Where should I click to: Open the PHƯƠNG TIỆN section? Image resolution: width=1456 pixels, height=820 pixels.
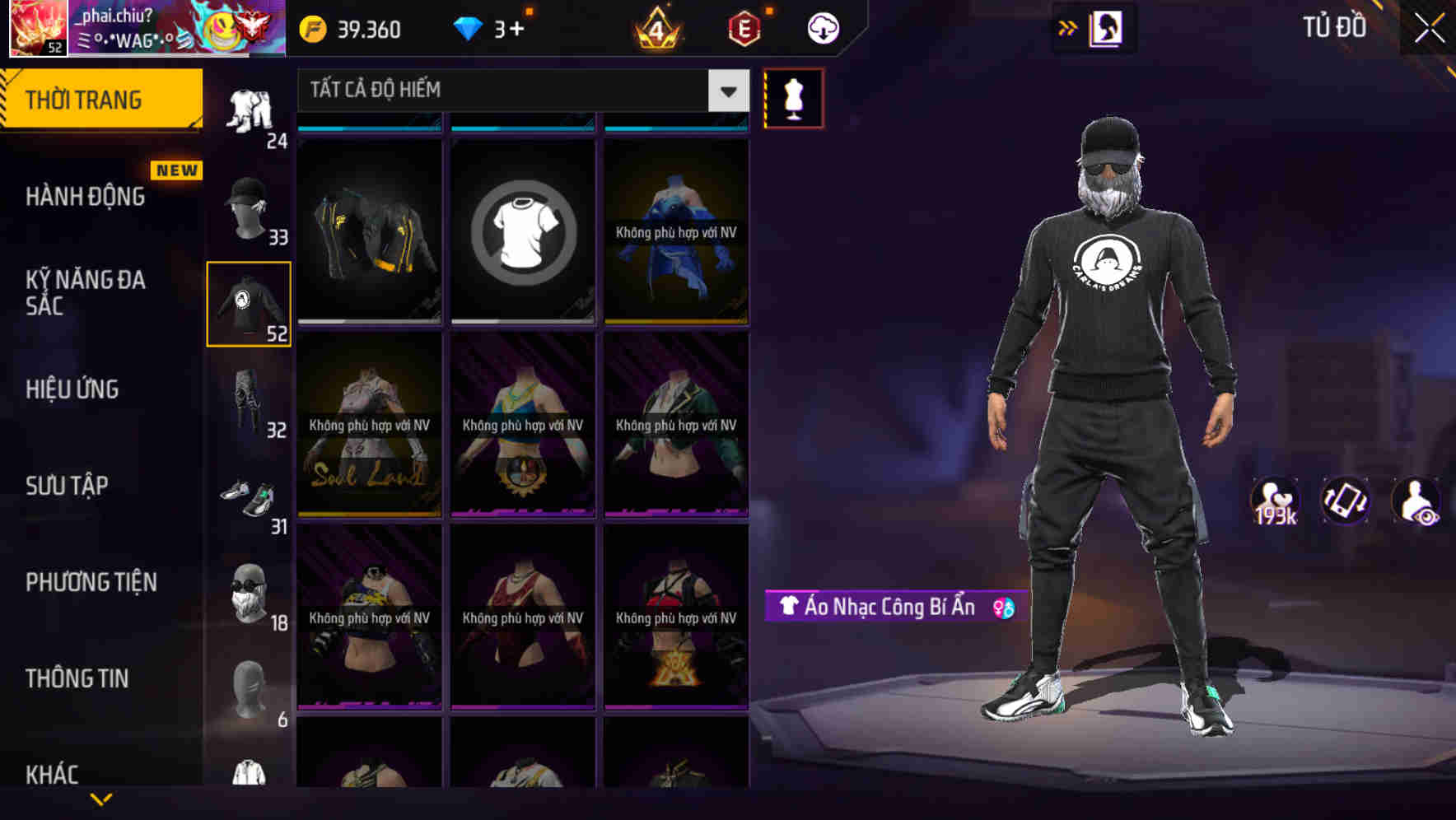coord(91,582)
